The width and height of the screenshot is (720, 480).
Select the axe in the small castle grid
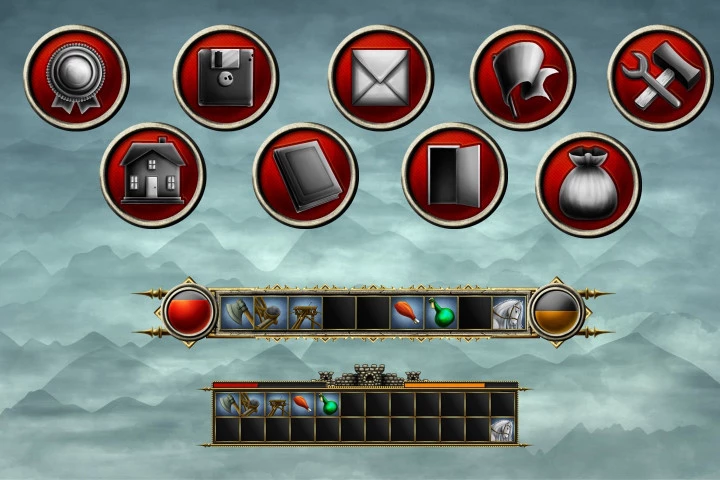(x=227, y=405)
